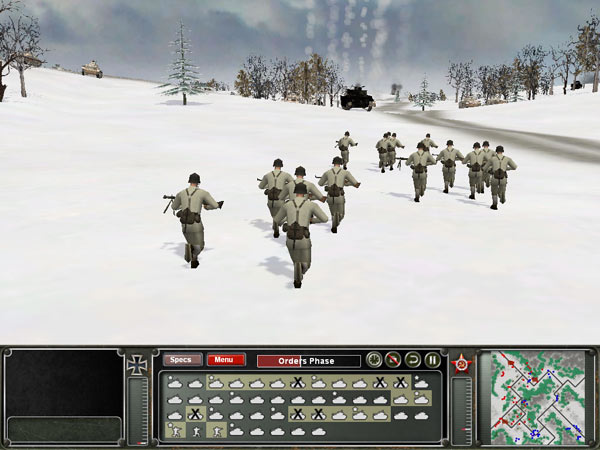Select the Soviet red star emblem

tap(462, 364)
